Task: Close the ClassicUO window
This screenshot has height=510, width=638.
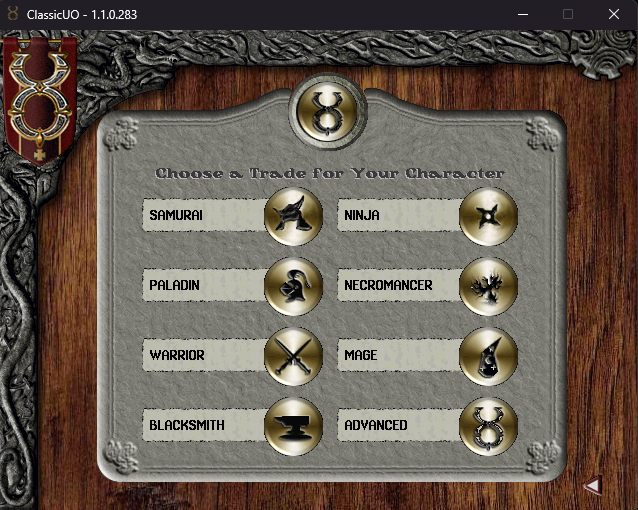Action: coord(614,14)
